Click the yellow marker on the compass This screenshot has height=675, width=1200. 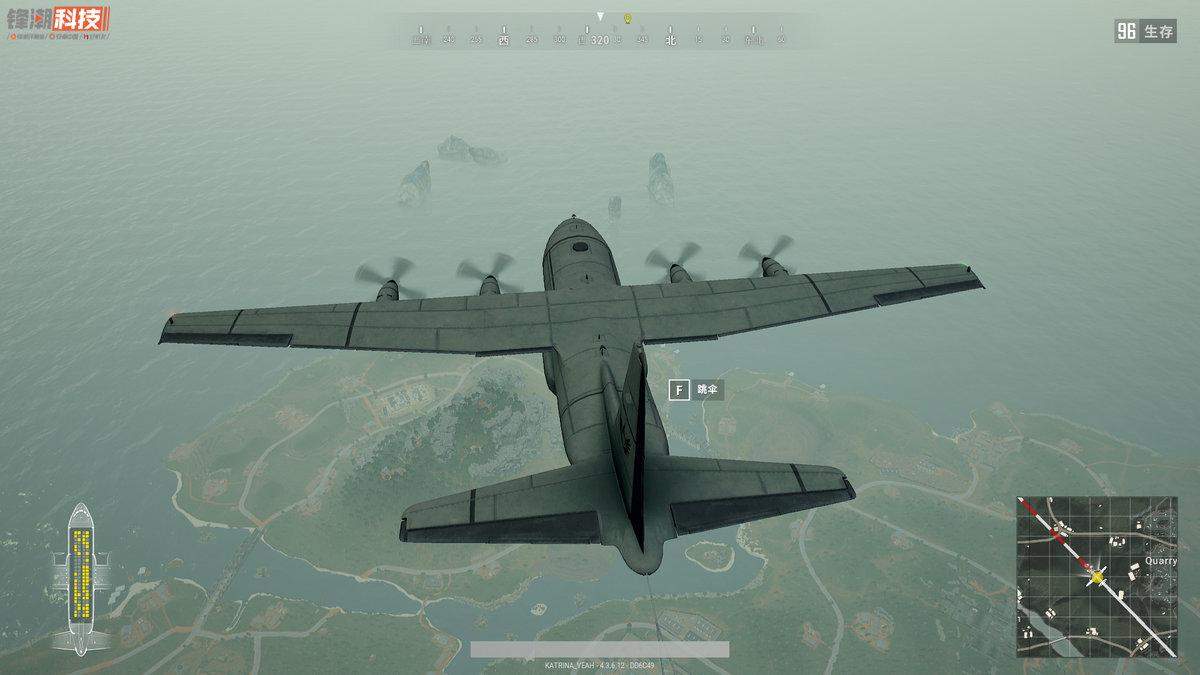tap(627, 18)
